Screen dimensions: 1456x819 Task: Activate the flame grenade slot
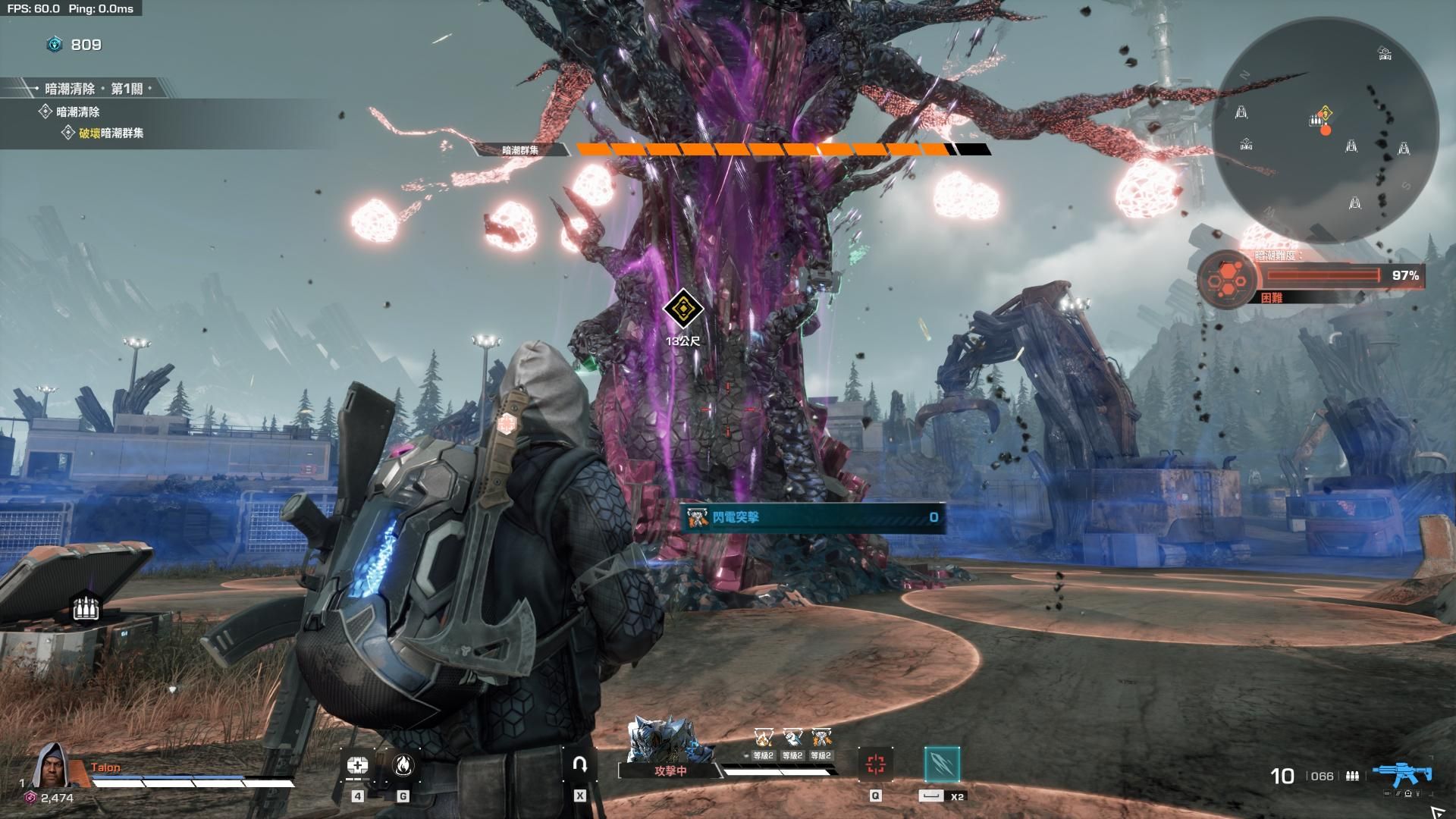click(x=403, y=765)
